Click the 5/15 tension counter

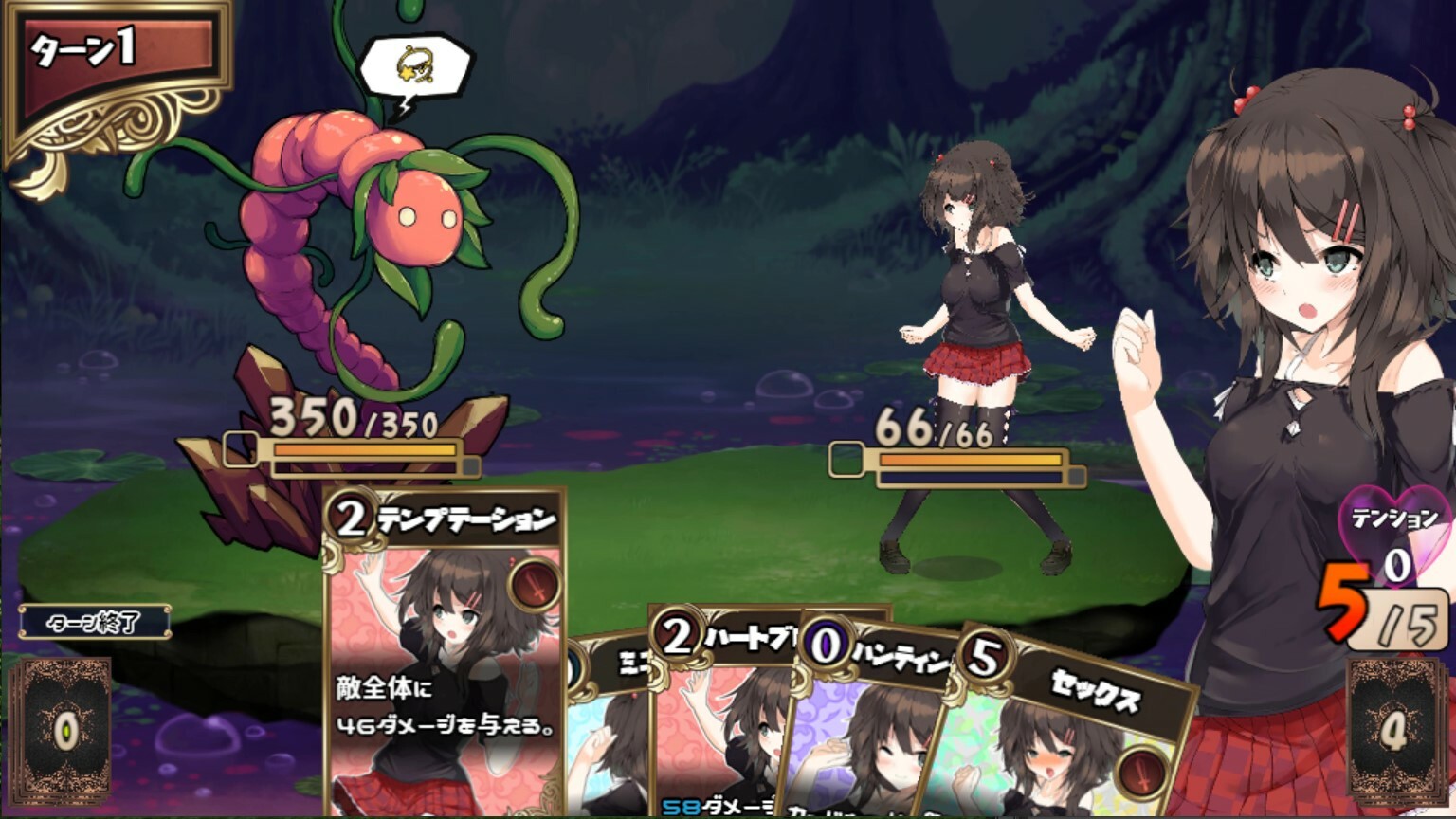pyautogui.click(x=1376, y=611)
